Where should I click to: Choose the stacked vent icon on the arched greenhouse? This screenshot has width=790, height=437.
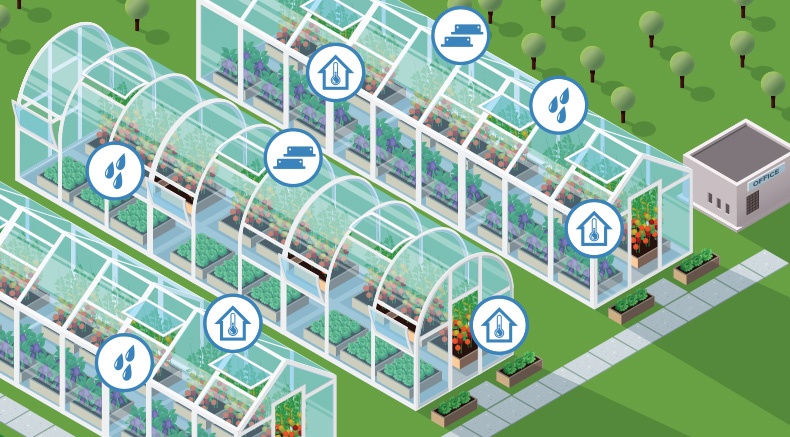[293, 158]
